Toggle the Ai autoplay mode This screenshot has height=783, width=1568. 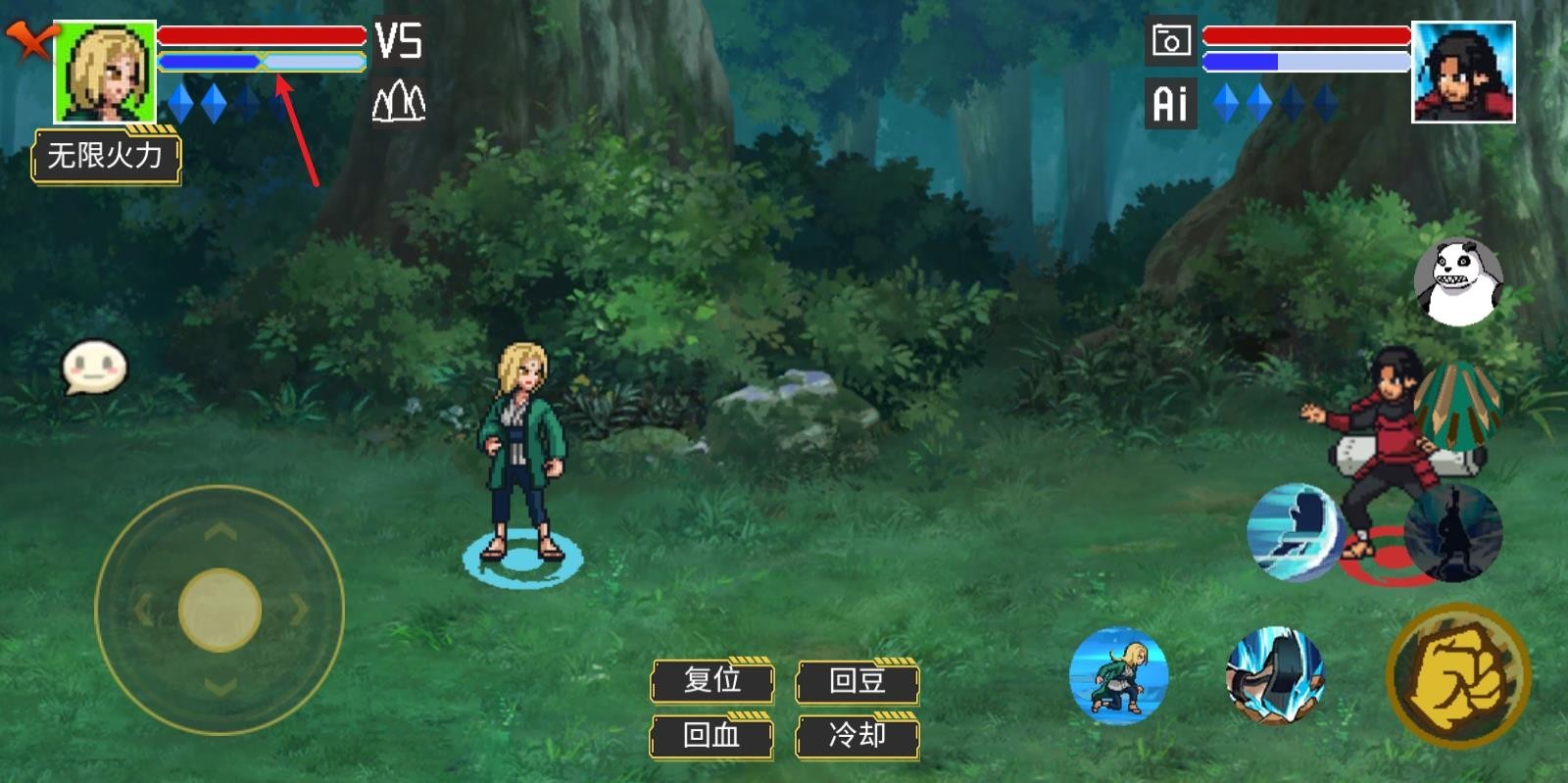point(1169,101)
